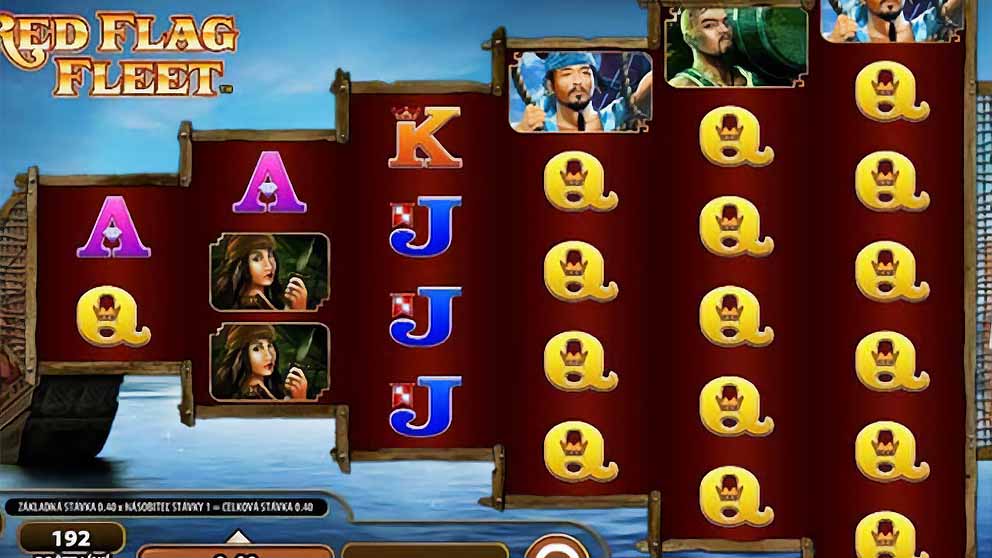Raise the bet with the up arrow
992x558 pixels.
coord(237,536)
